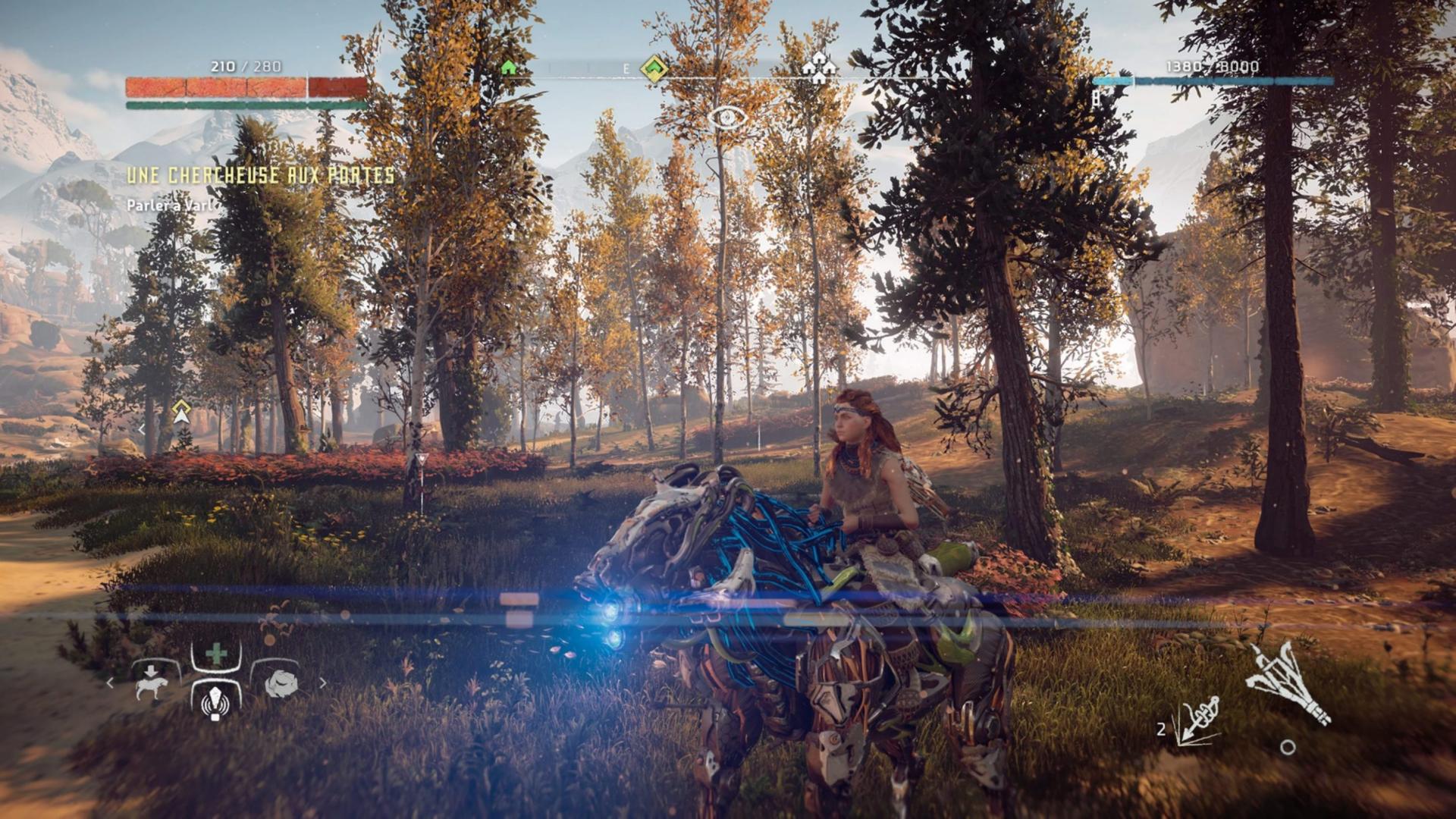1456x819 pixels.
Task: Click the green campfire compass marker
Action: (509, 68)
